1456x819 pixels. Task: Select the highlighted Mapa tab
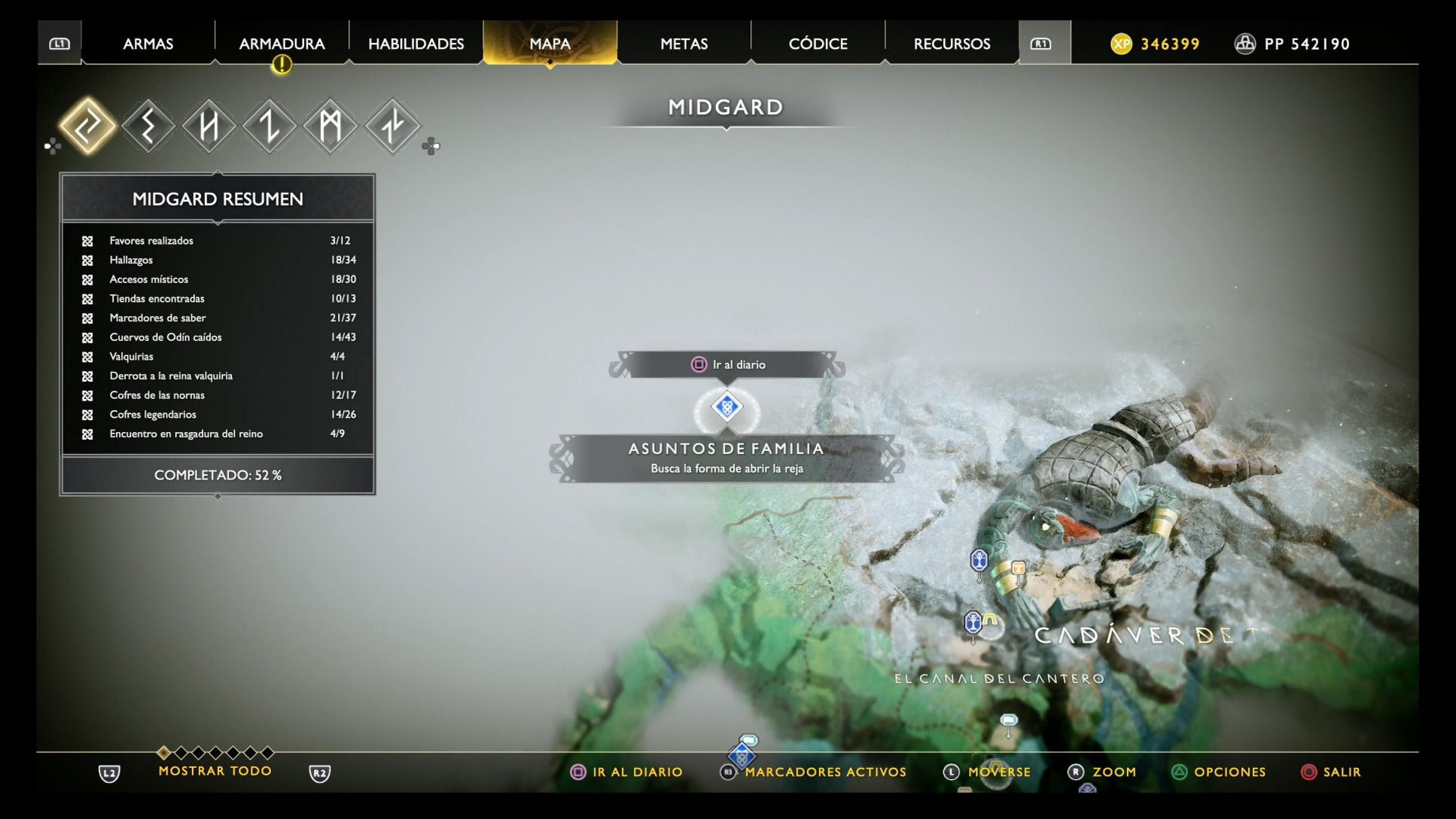[x=550, y=44]
